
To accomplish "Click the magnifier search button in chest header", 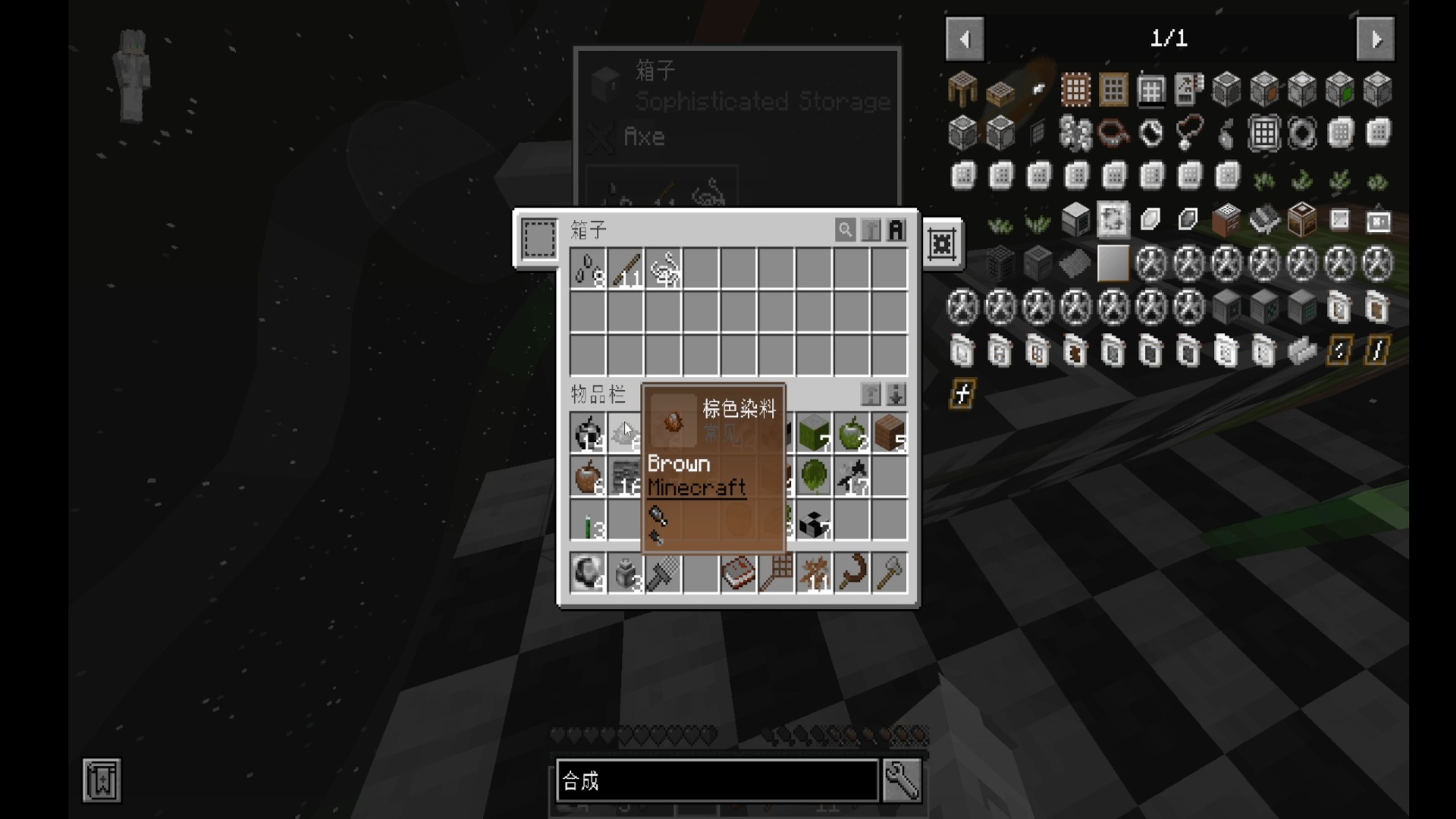I will click(x=845, y=229).
